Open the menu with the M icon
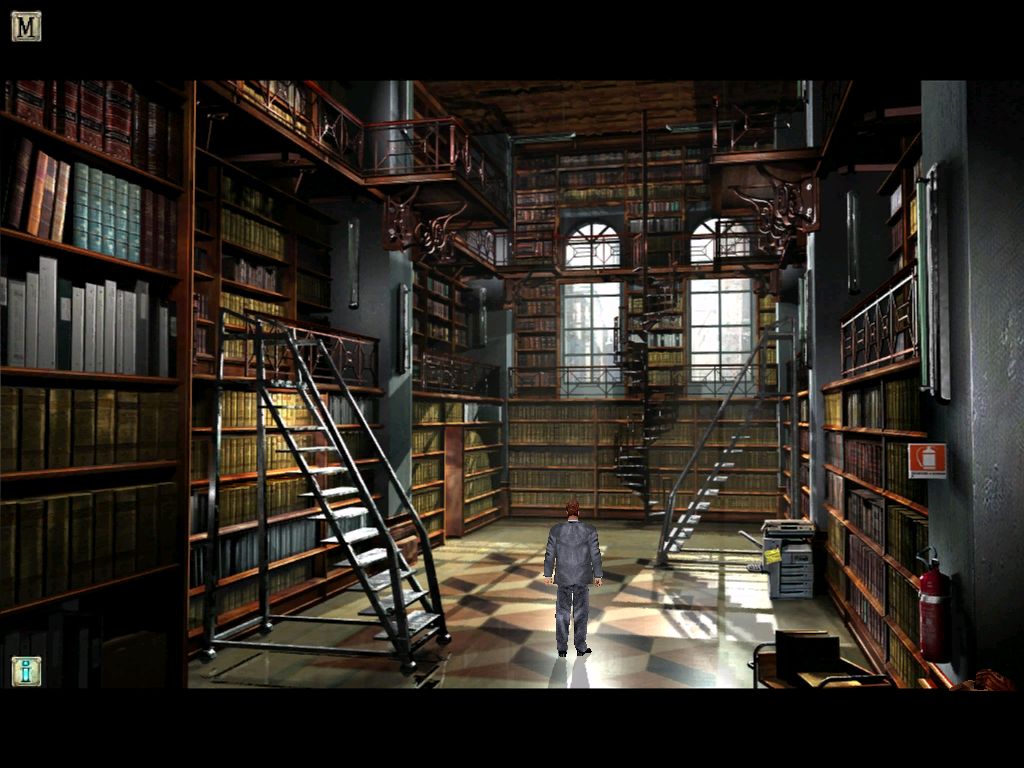 pyautogui.click(x=26, y=26)
